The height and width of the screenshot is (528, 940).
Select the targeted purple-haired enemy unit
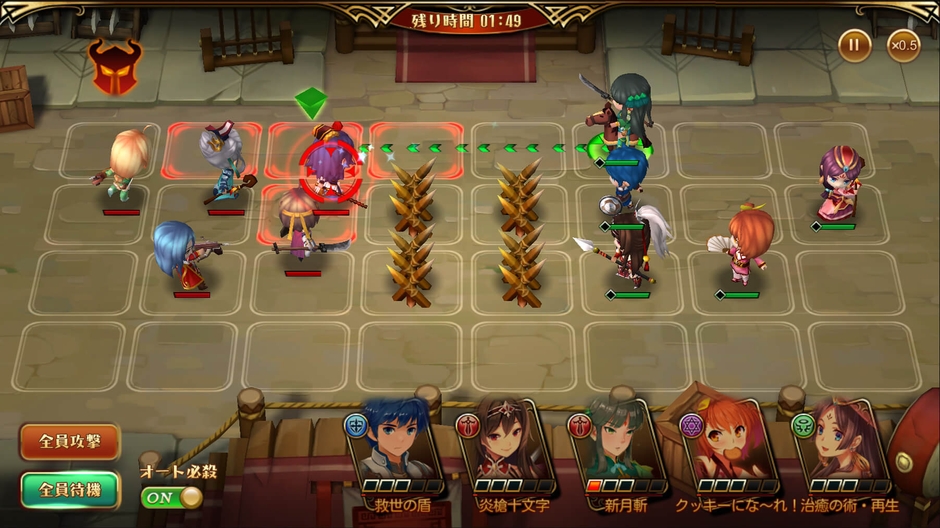click(327, 168)
